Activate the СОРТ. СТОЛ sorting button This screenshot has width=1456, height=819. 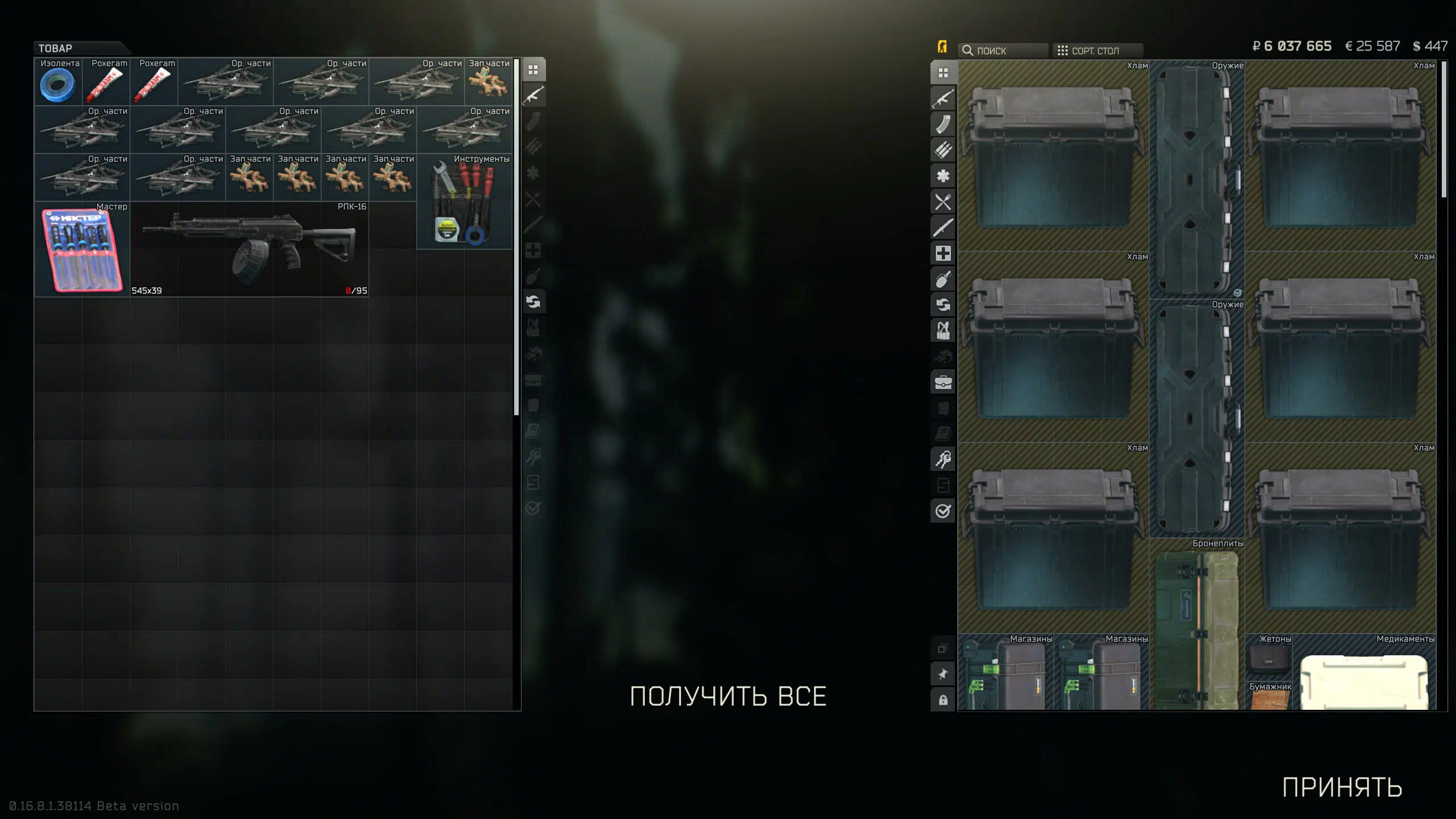tap(1095, 51)
